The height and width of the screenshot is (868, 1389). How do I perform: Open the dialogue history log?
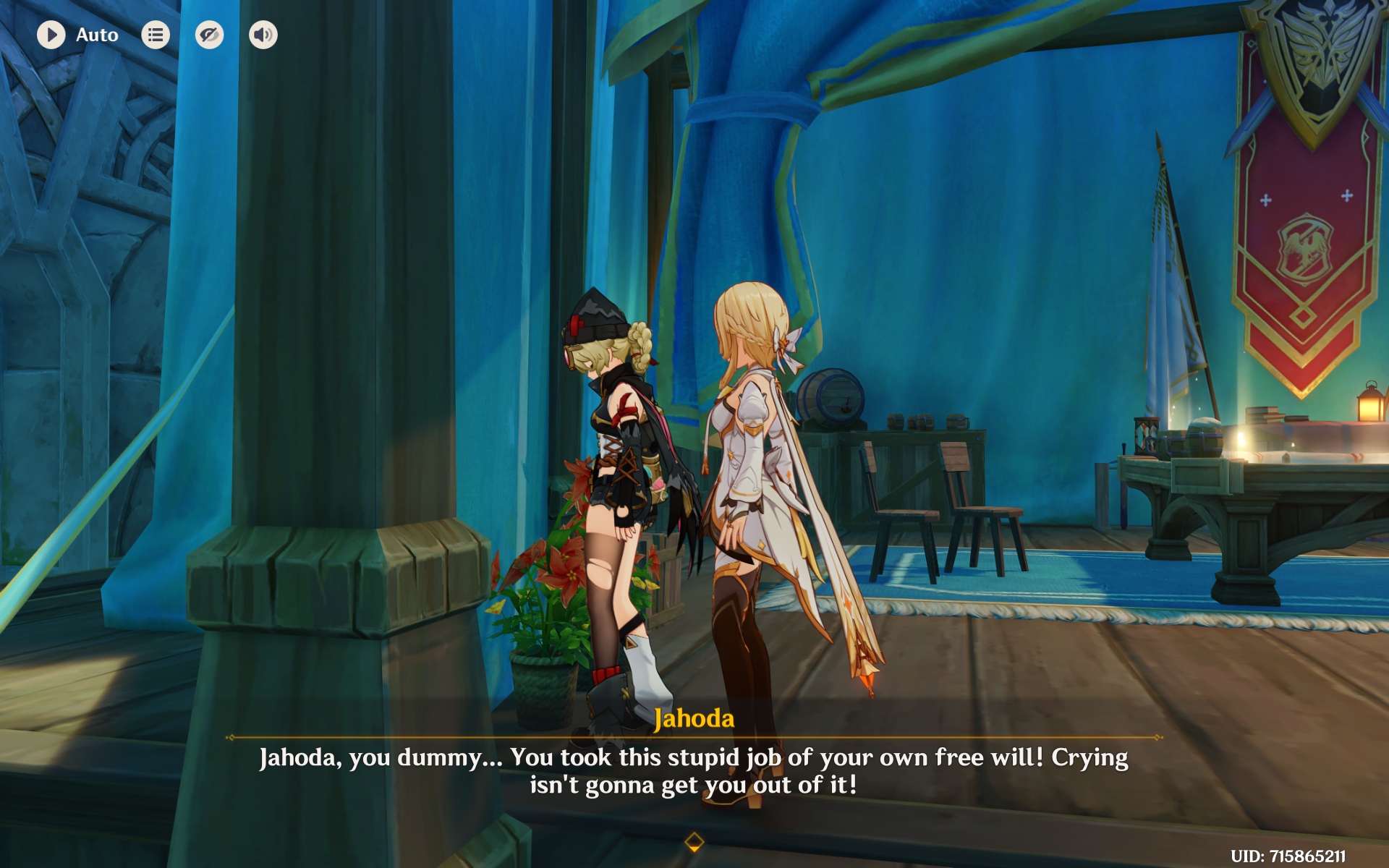(156, 35)
